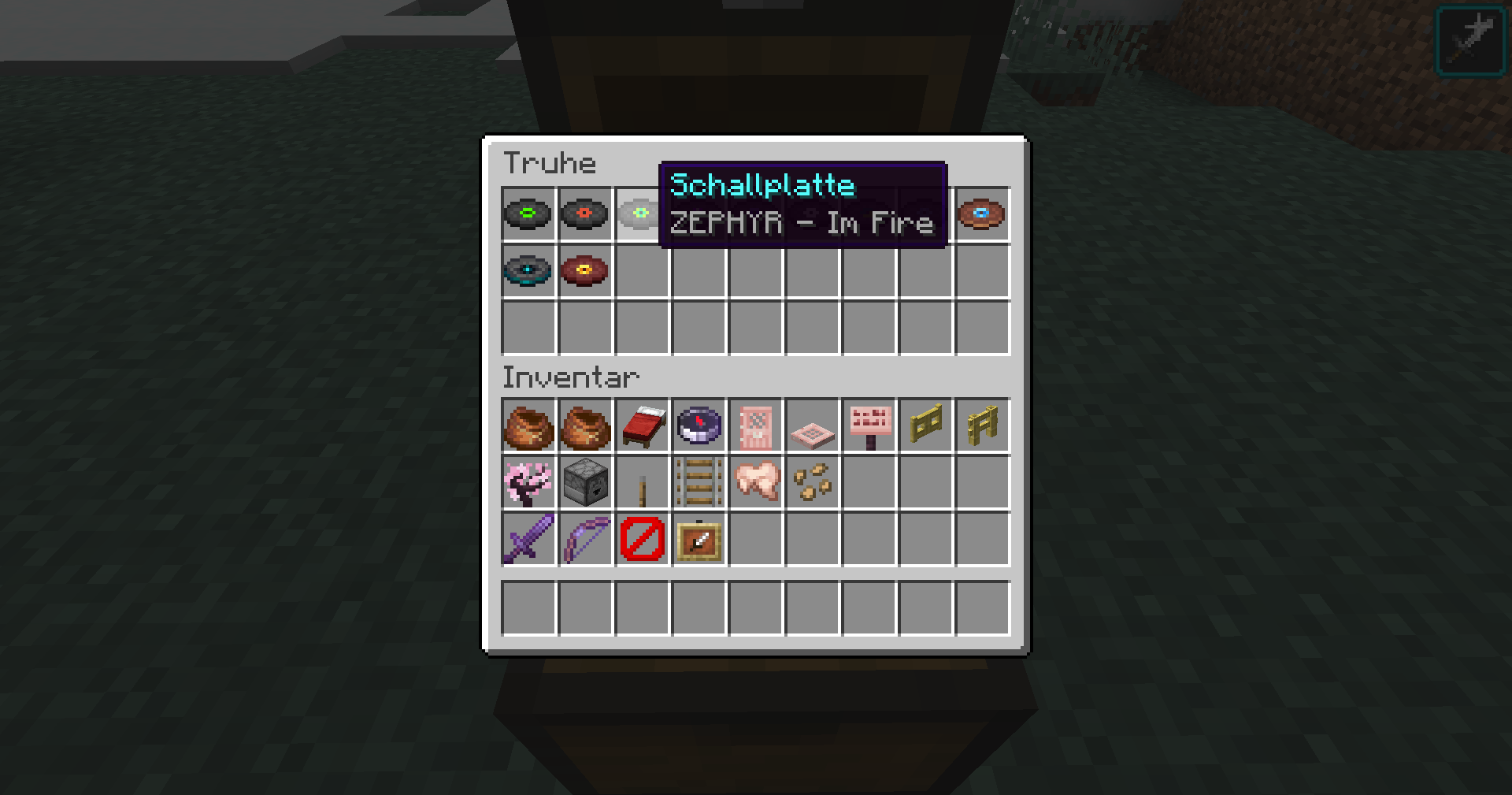This screenshot has height=795, width=1512.
Task: Select the music disc with green center
Action: (x=528, y=214)
